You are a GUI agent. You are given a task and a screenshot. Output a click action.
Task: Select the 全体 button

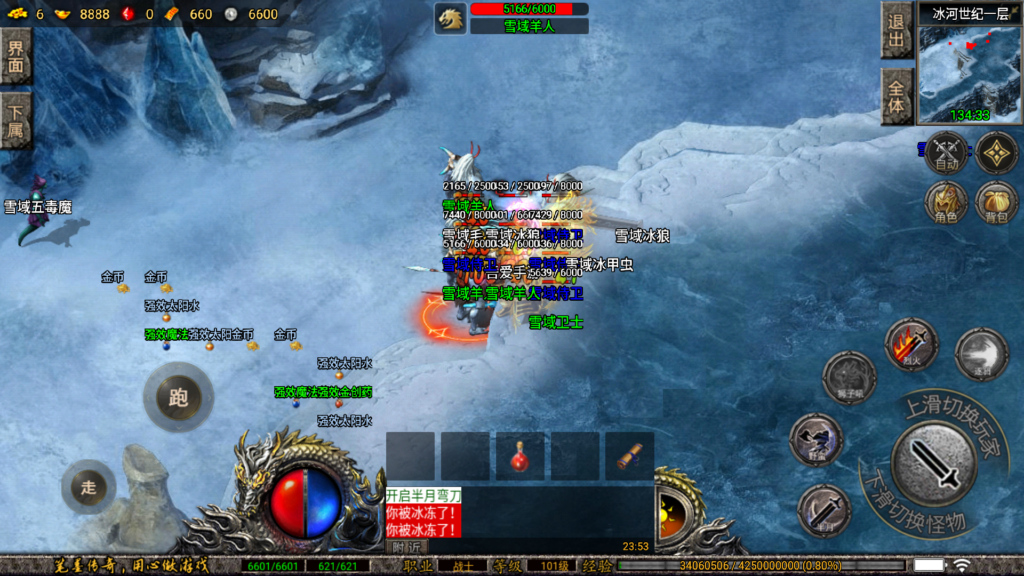pyautogui.click(x=897, y=97)
